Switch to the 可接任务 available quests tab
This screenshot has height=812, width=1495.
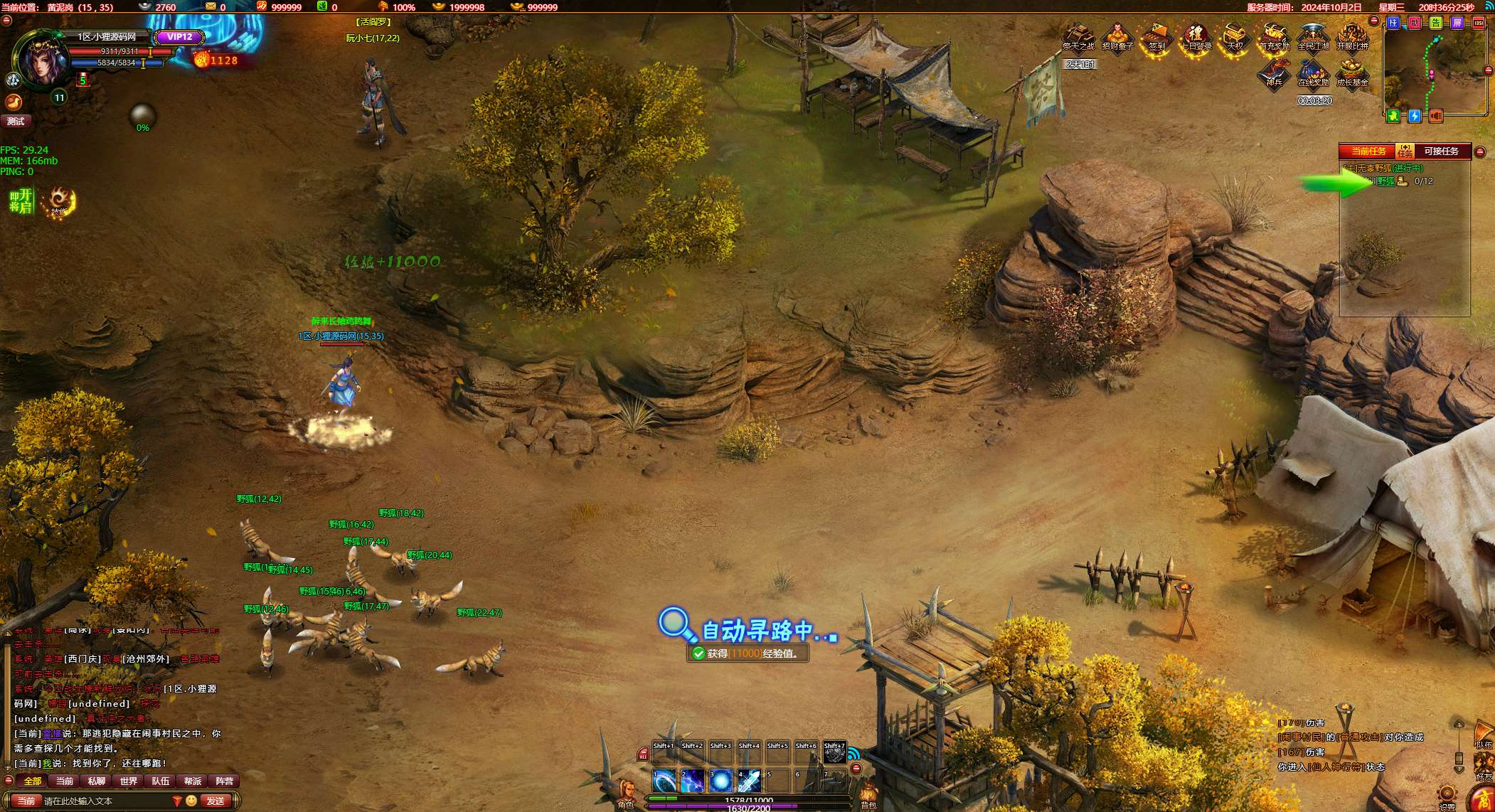tap(1441, 151)
